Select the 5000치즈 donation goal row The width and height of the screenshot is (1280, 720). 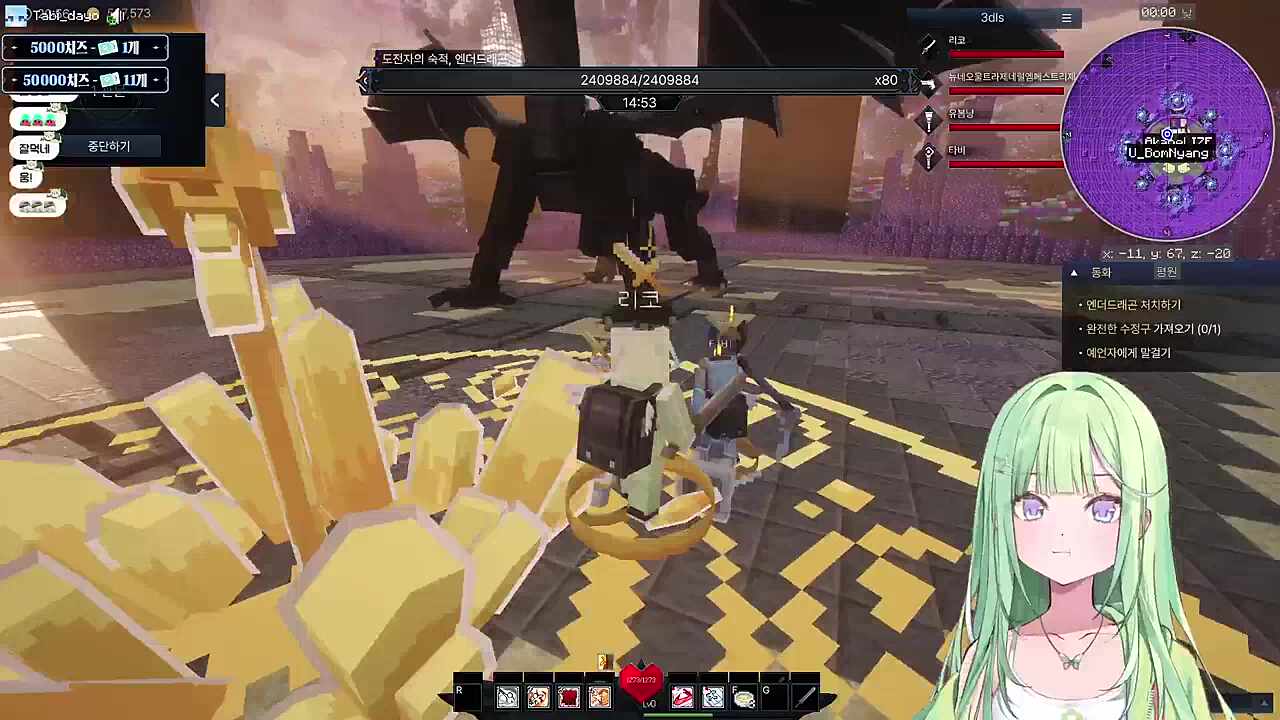click(85, 48)
